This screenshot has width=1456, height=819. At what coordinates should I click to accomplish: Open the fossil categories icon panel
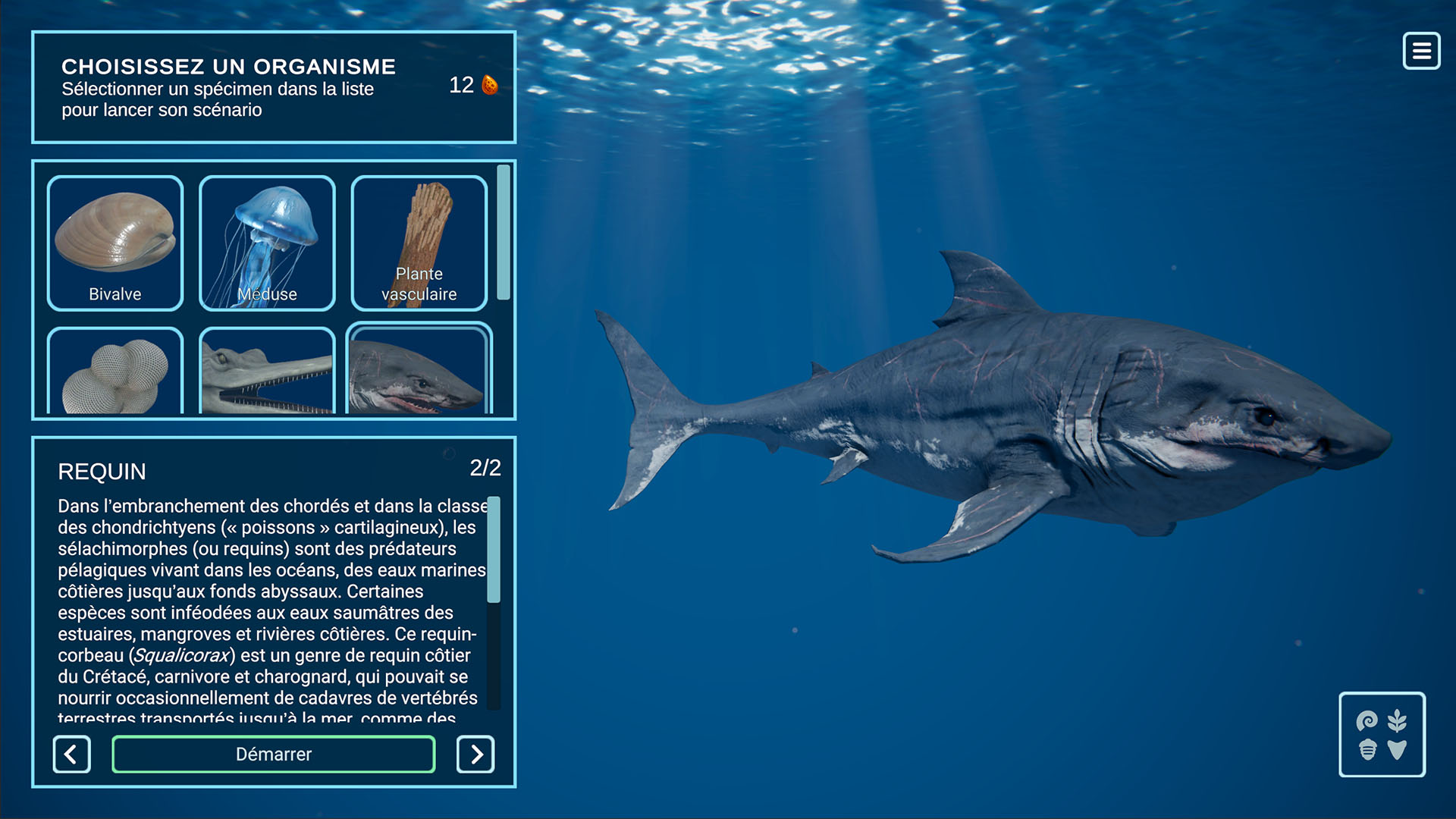tap(1382, 734)
